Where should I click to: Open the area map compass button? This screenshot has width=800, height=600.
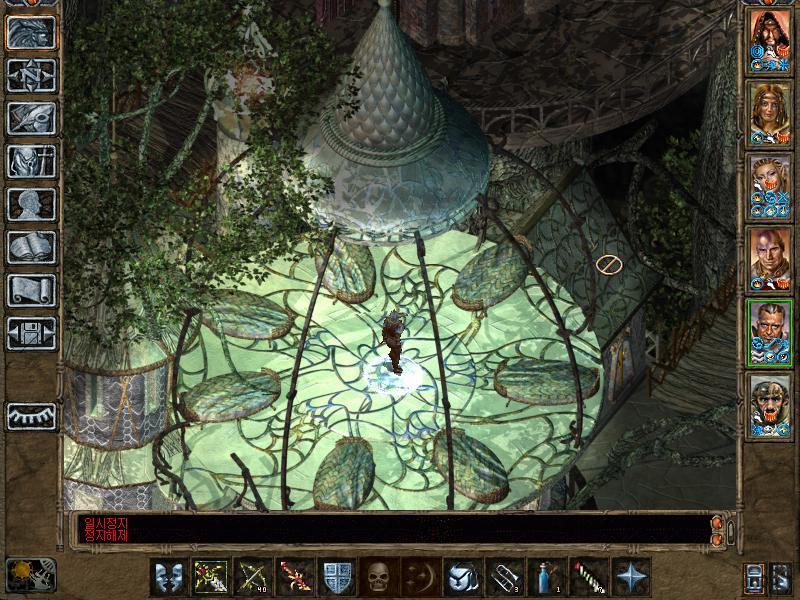tap(30, 75)
